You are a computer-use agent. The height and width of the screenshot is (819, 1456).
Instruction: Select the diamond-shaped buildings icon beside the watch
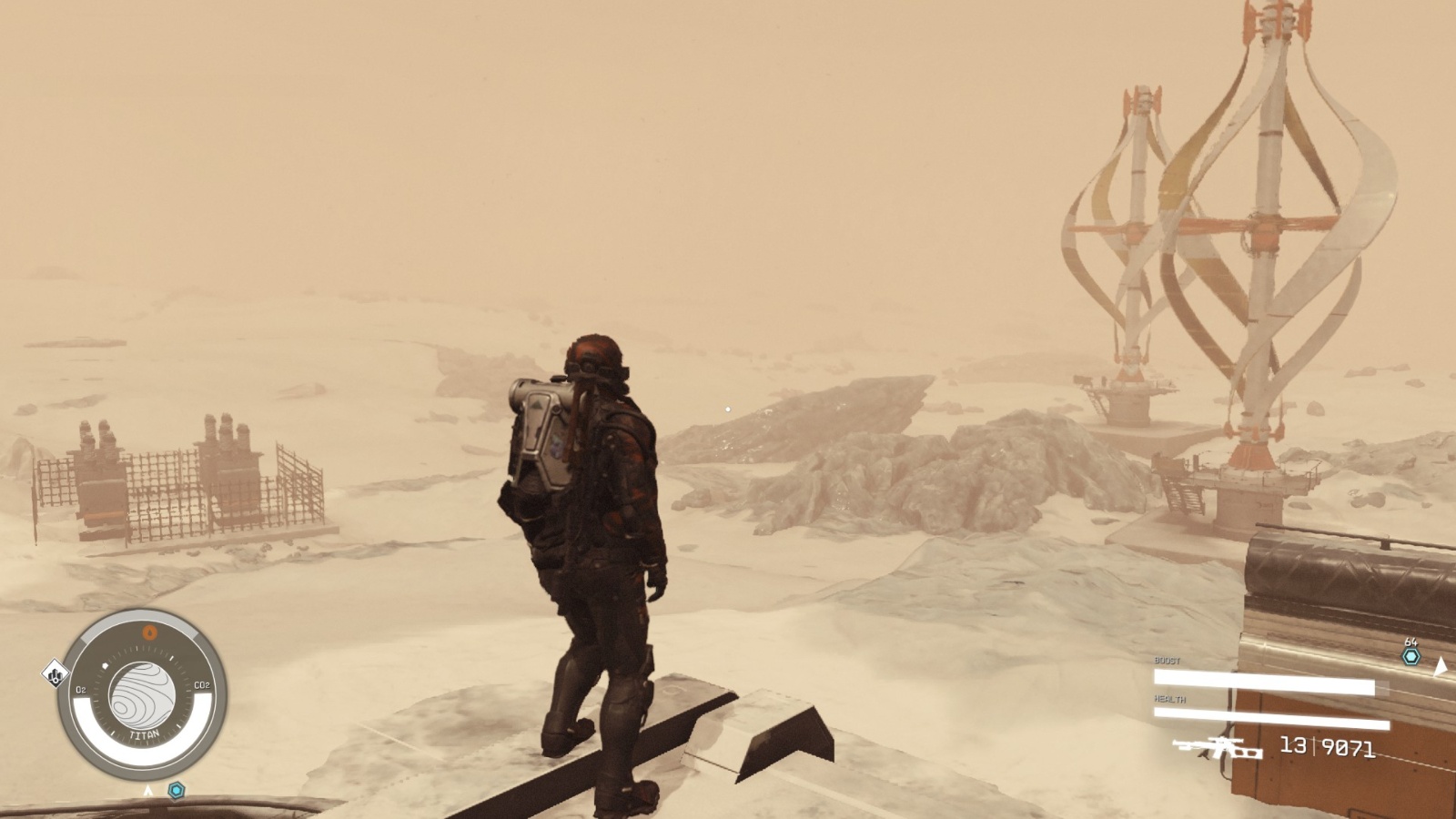56,675
